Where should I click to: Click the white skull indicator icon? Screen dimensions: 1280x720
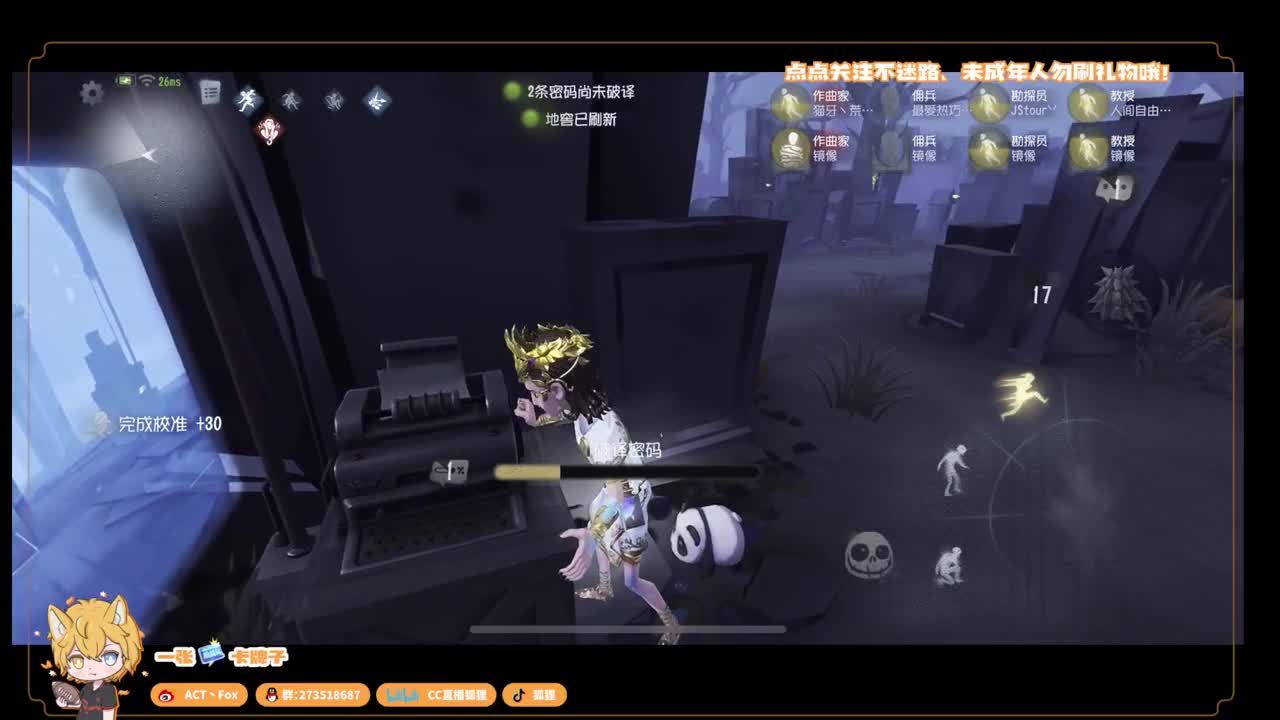[x=869, y=553]
